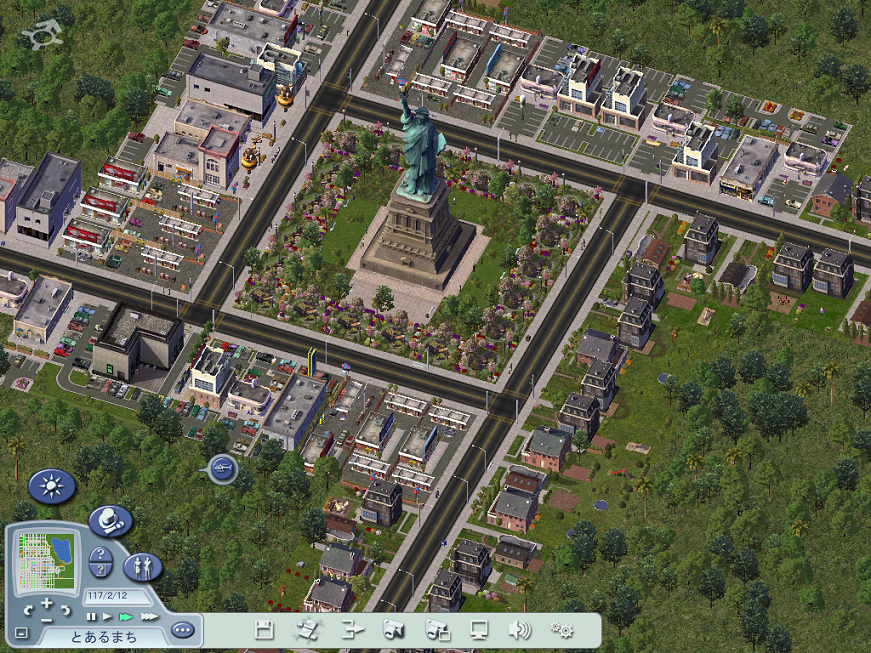Click the city minimap
The image size is (871, 653).
click(46, 562)
